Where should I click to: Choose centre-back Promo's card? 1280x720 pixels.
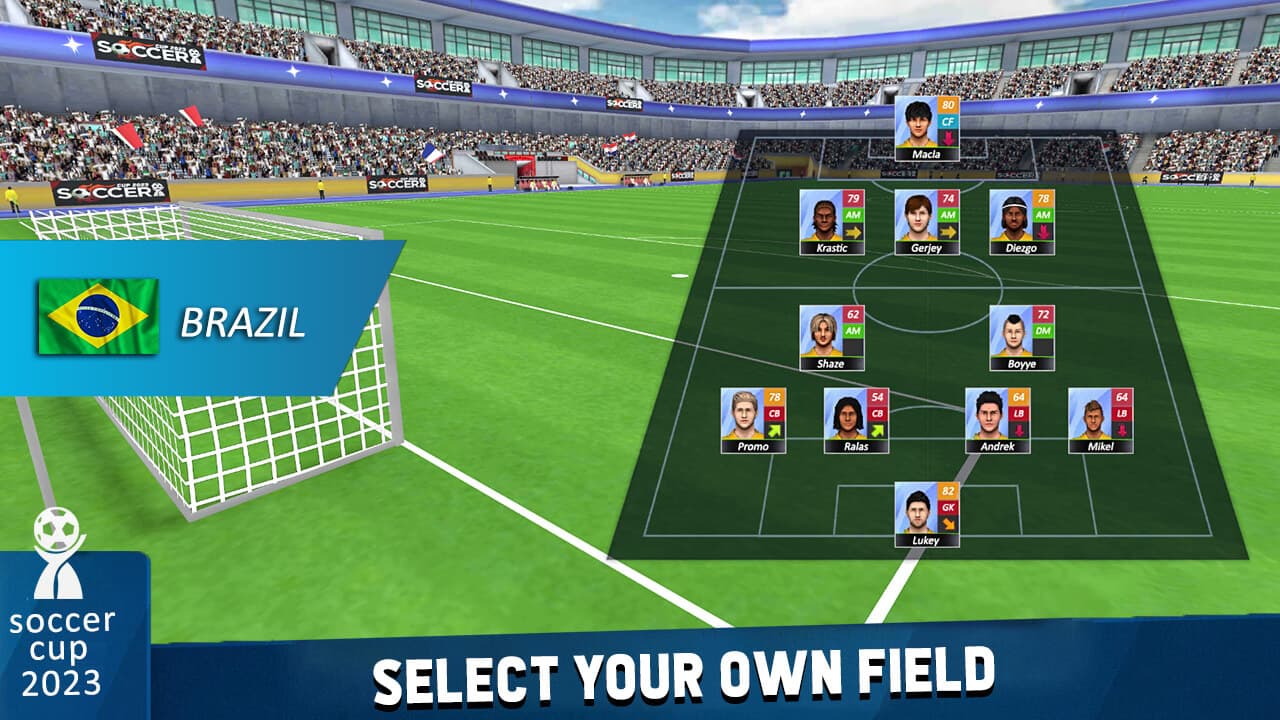click(x=753, y=420)
